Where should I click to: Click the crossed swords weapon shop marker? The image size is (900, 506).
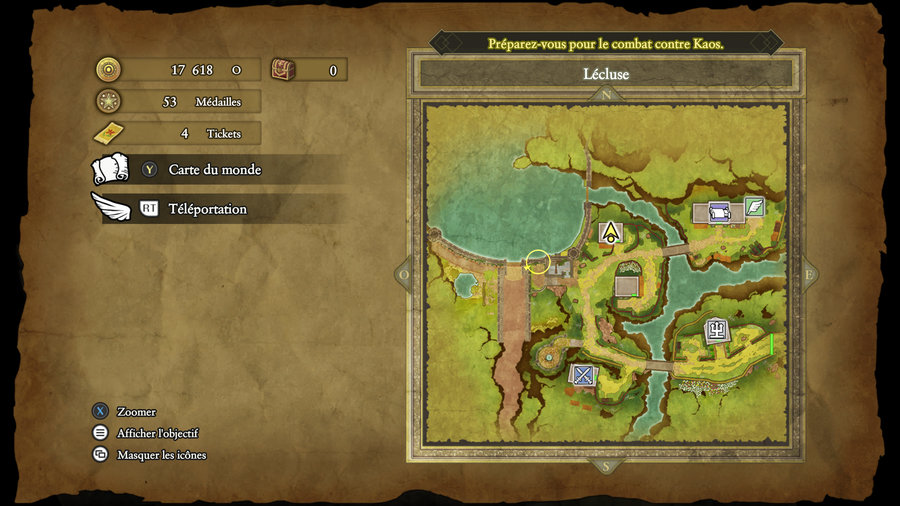coord(582,375)
